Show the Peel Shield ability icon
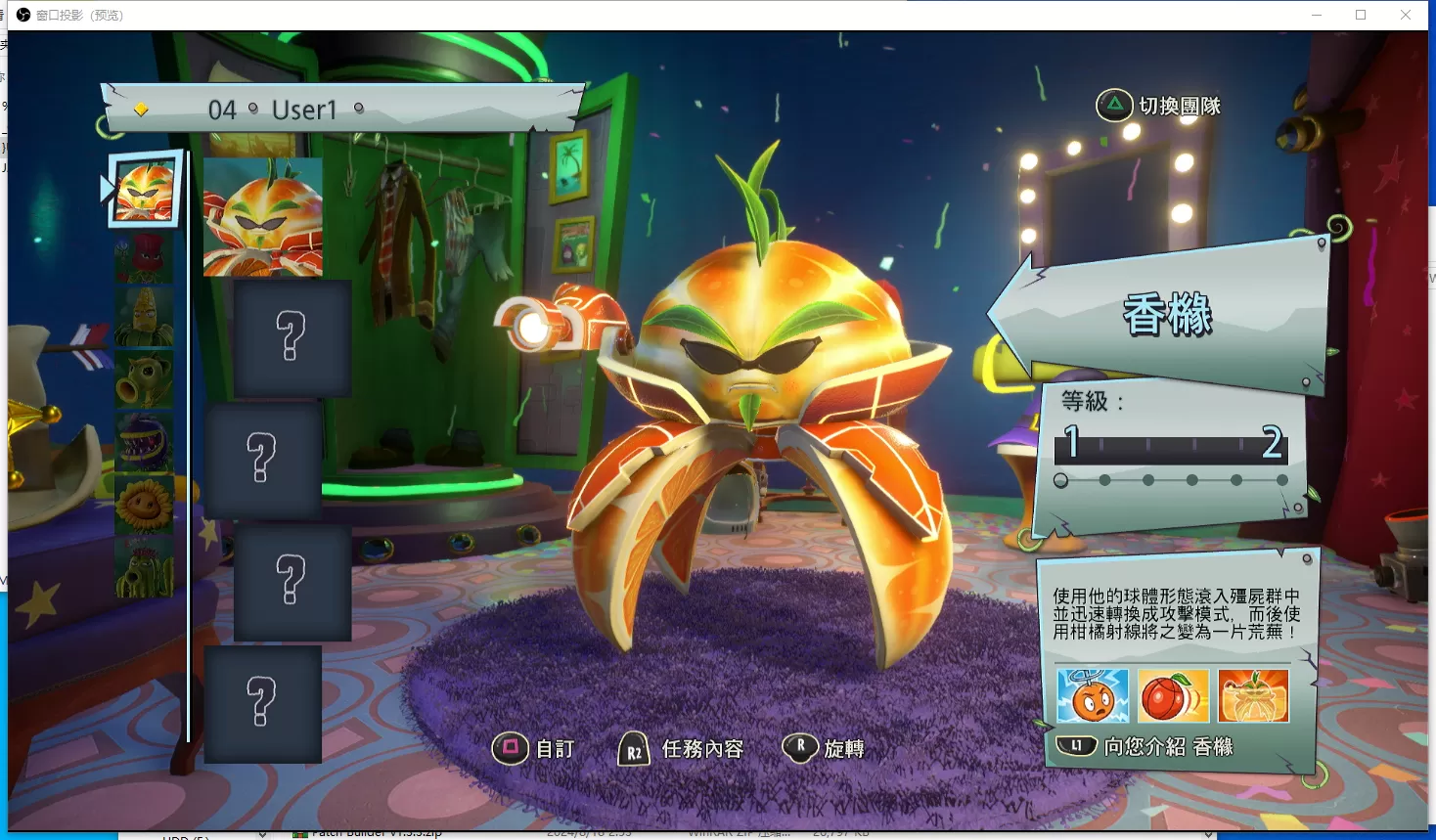 click(x=1253, y=695)
